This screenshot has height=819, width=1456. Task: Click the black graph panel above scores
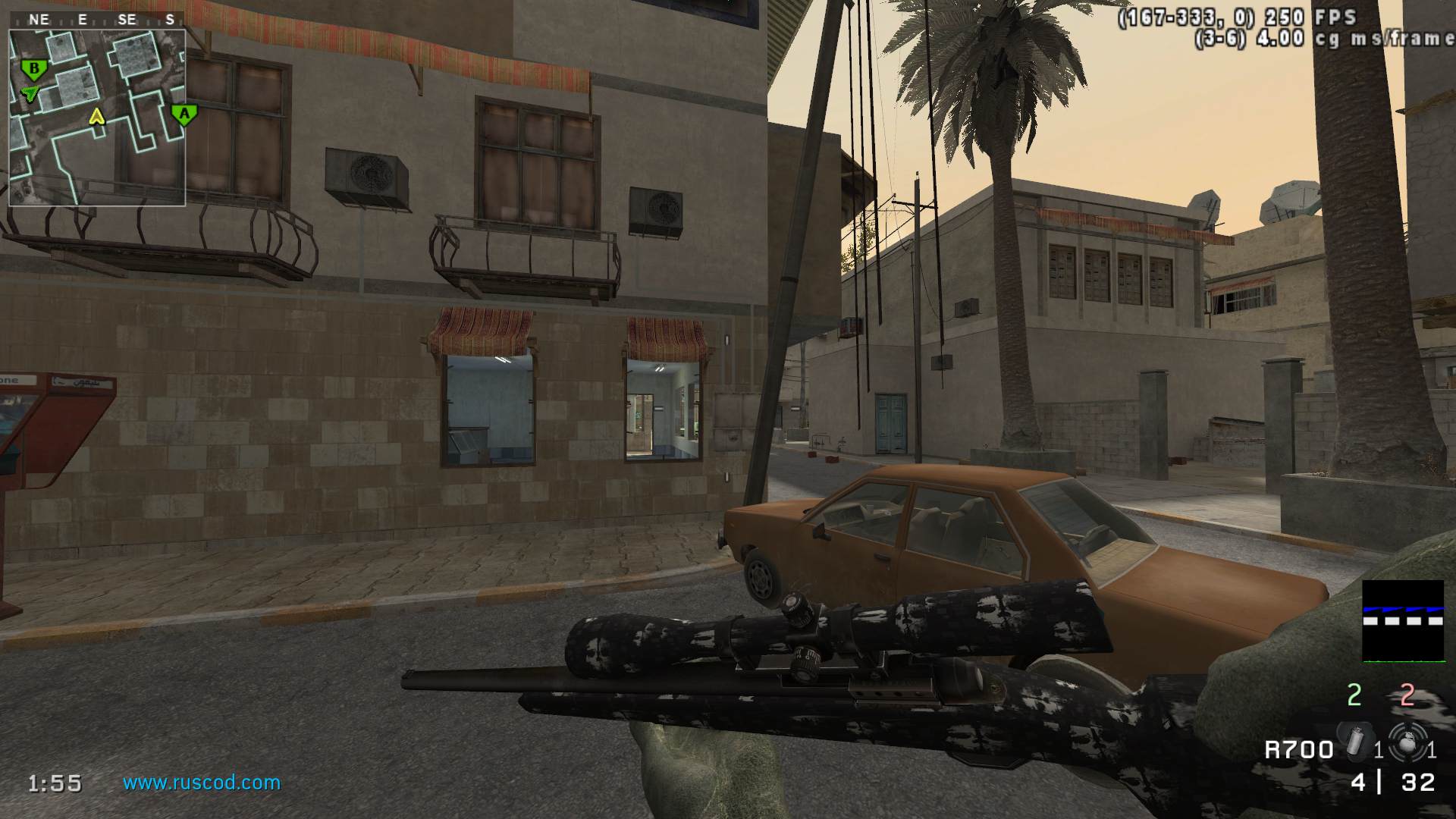(x=1403, y=620)
